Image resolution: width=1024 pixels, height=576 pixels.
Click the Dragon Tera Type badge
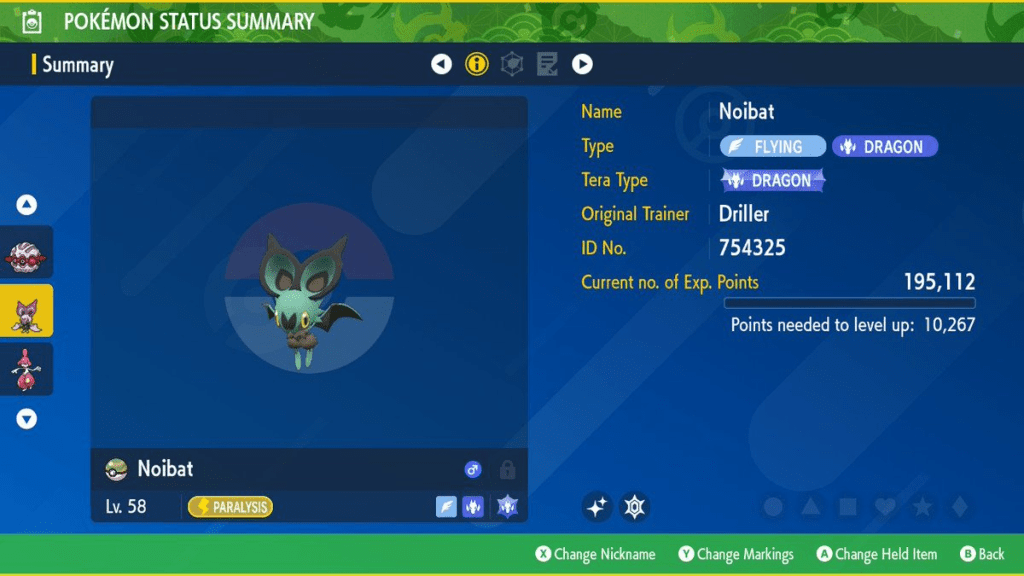[773, 181]
